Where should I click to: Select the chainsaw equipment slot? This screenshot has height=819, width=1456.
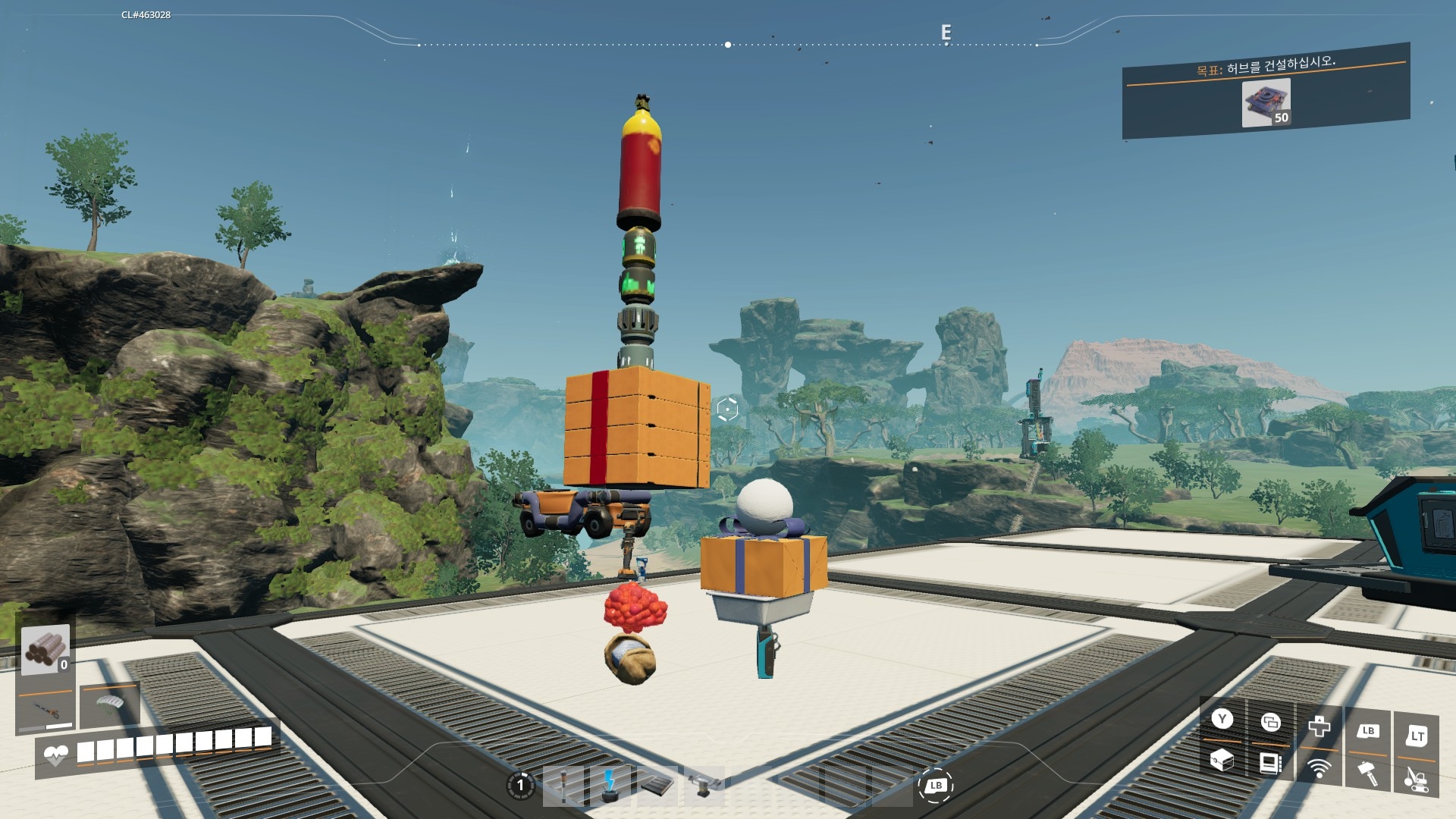tap(47, 711)
